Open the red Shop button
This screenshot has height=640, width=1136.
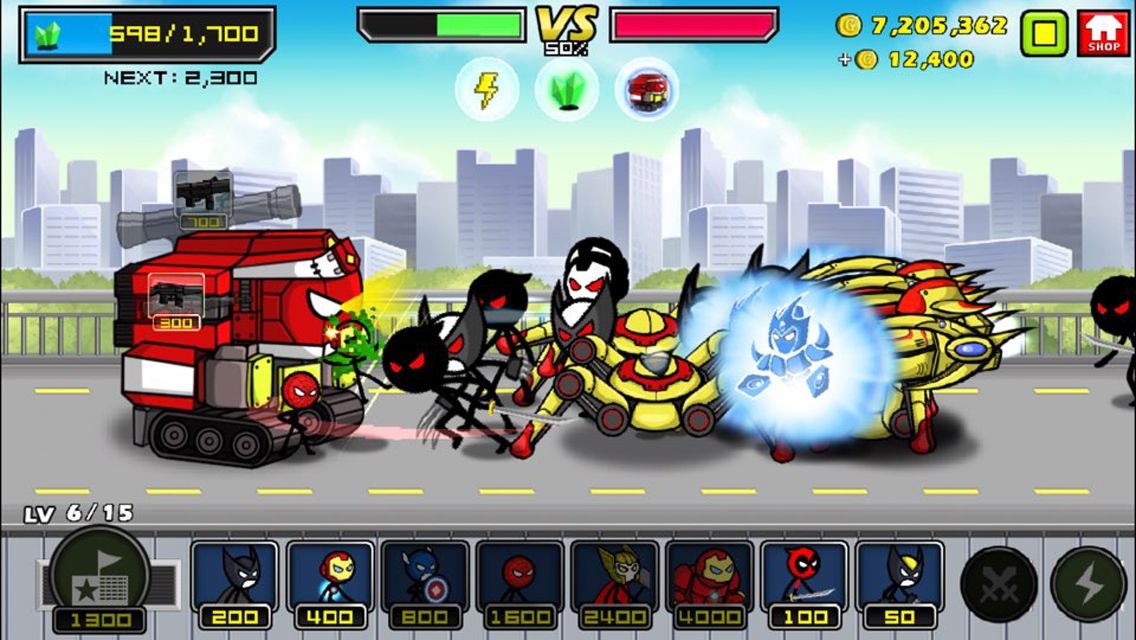1103,33
